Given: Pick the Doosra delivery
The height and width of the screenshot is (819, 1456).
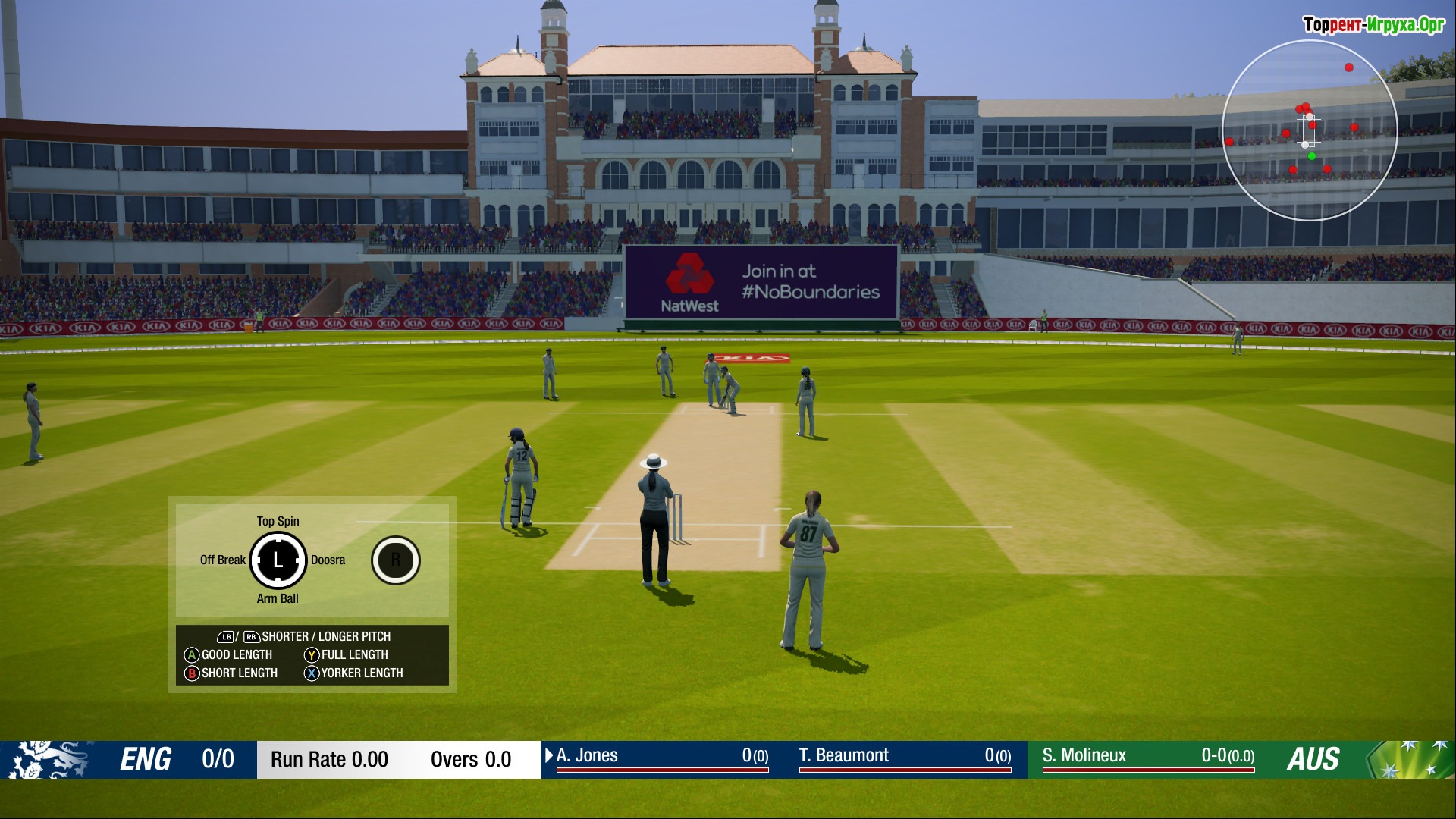Looking at the screenshot, I should pyautogui.click(x=328, y=560).
